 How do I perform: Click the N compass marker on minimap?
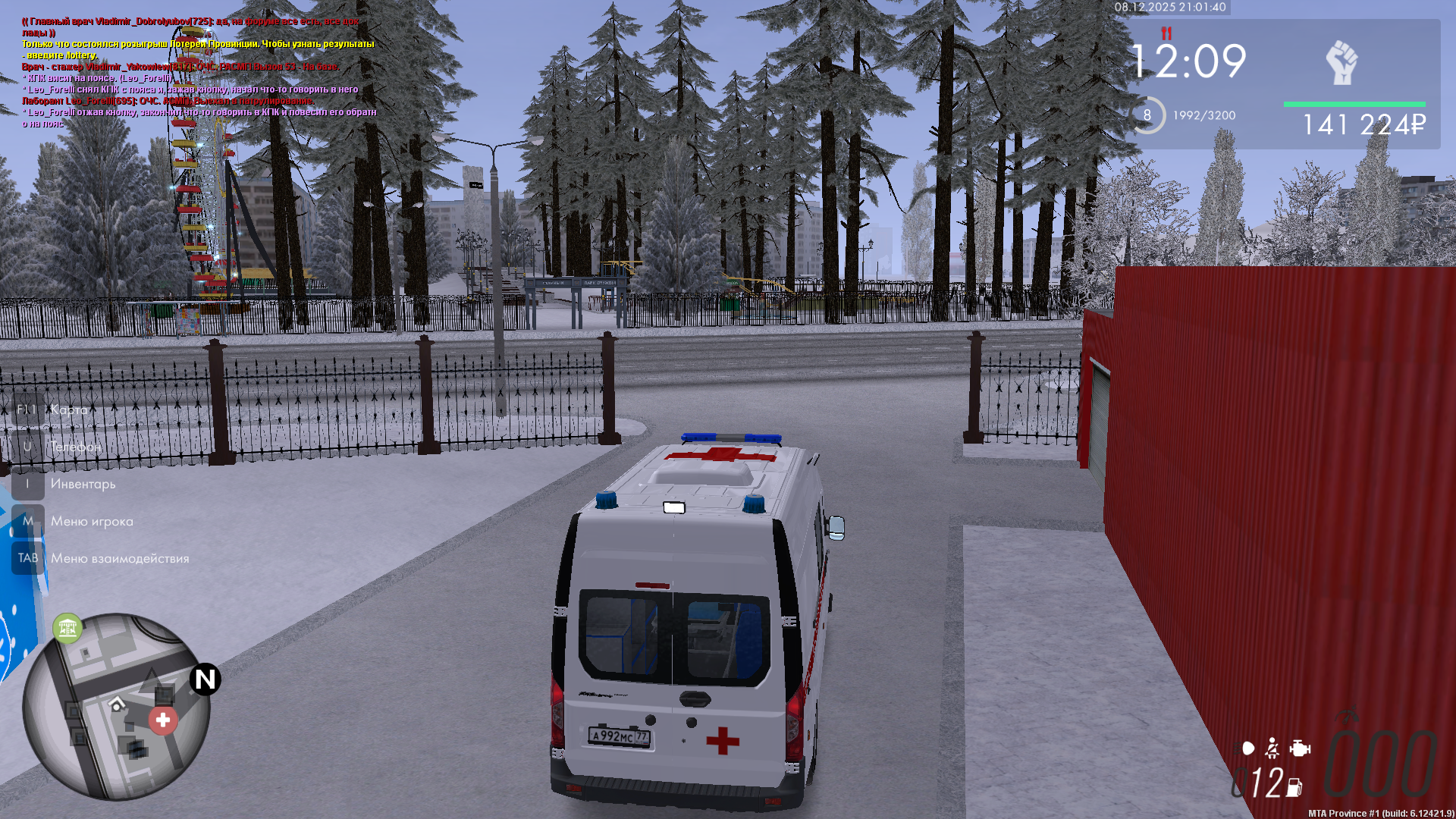tap(205, 679)
